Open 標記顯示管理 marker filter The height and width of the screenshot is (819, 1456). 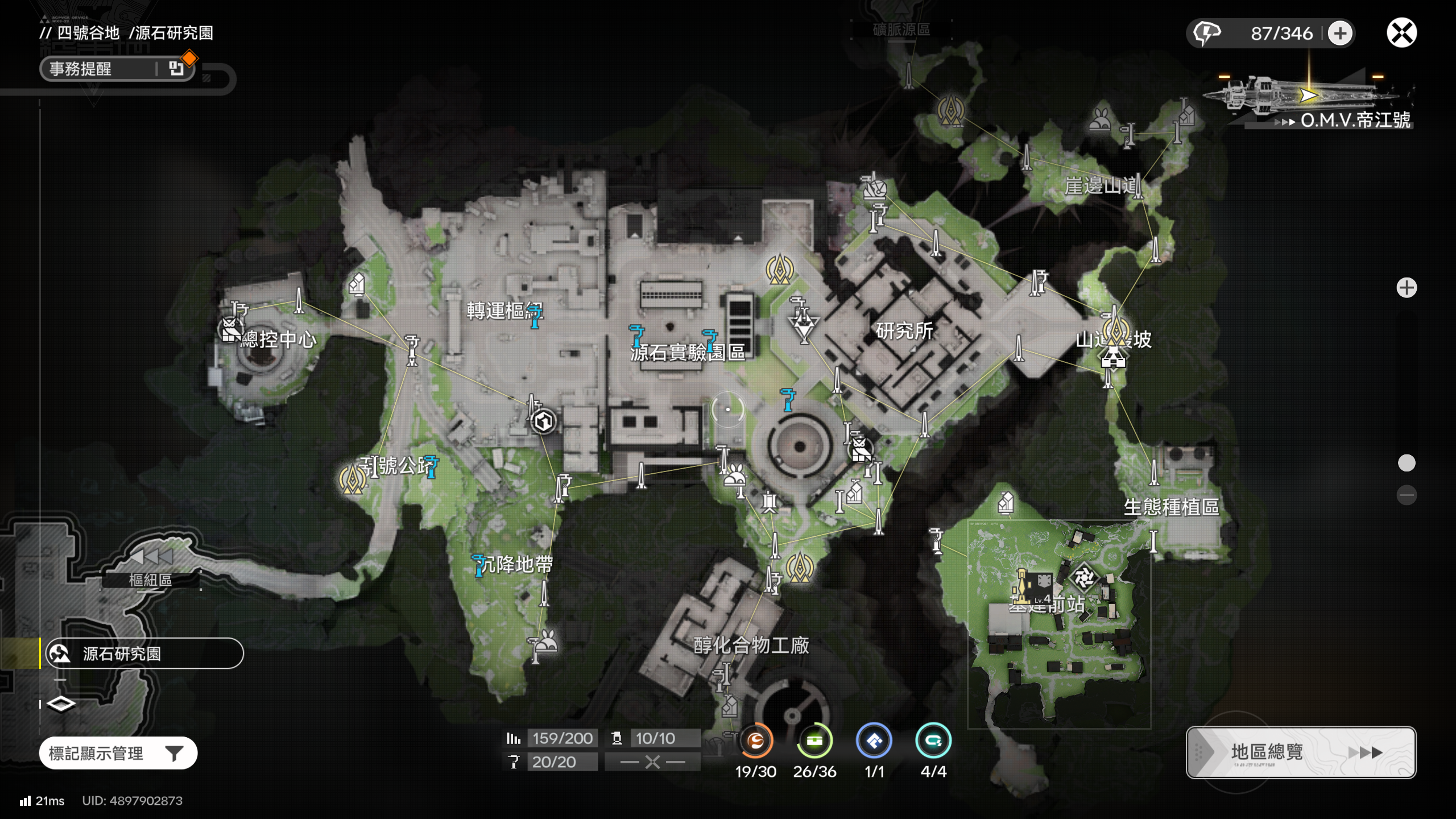(x=118, y=753)
